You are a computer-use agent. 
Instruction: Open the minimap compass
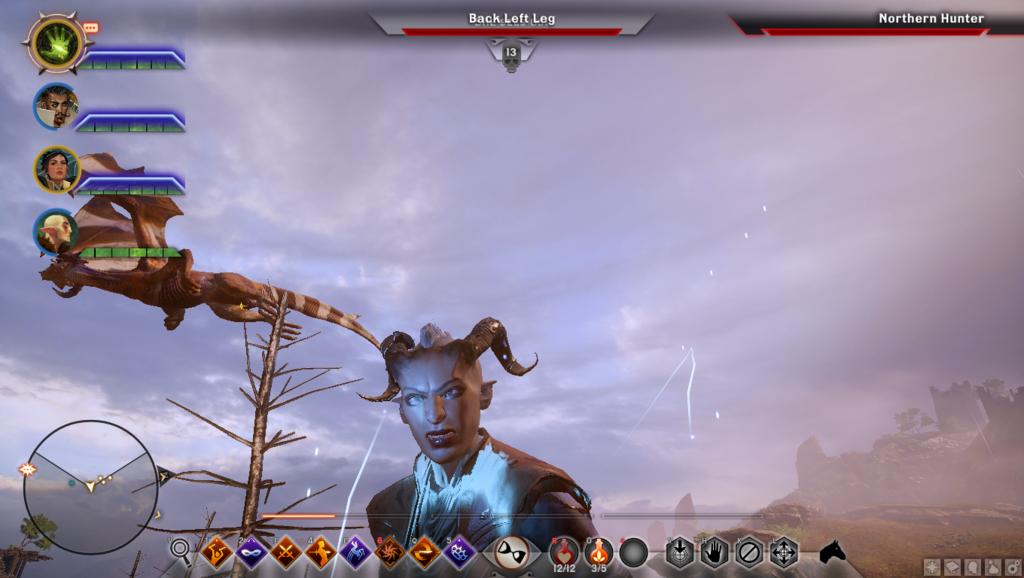[x=90, y=486]
